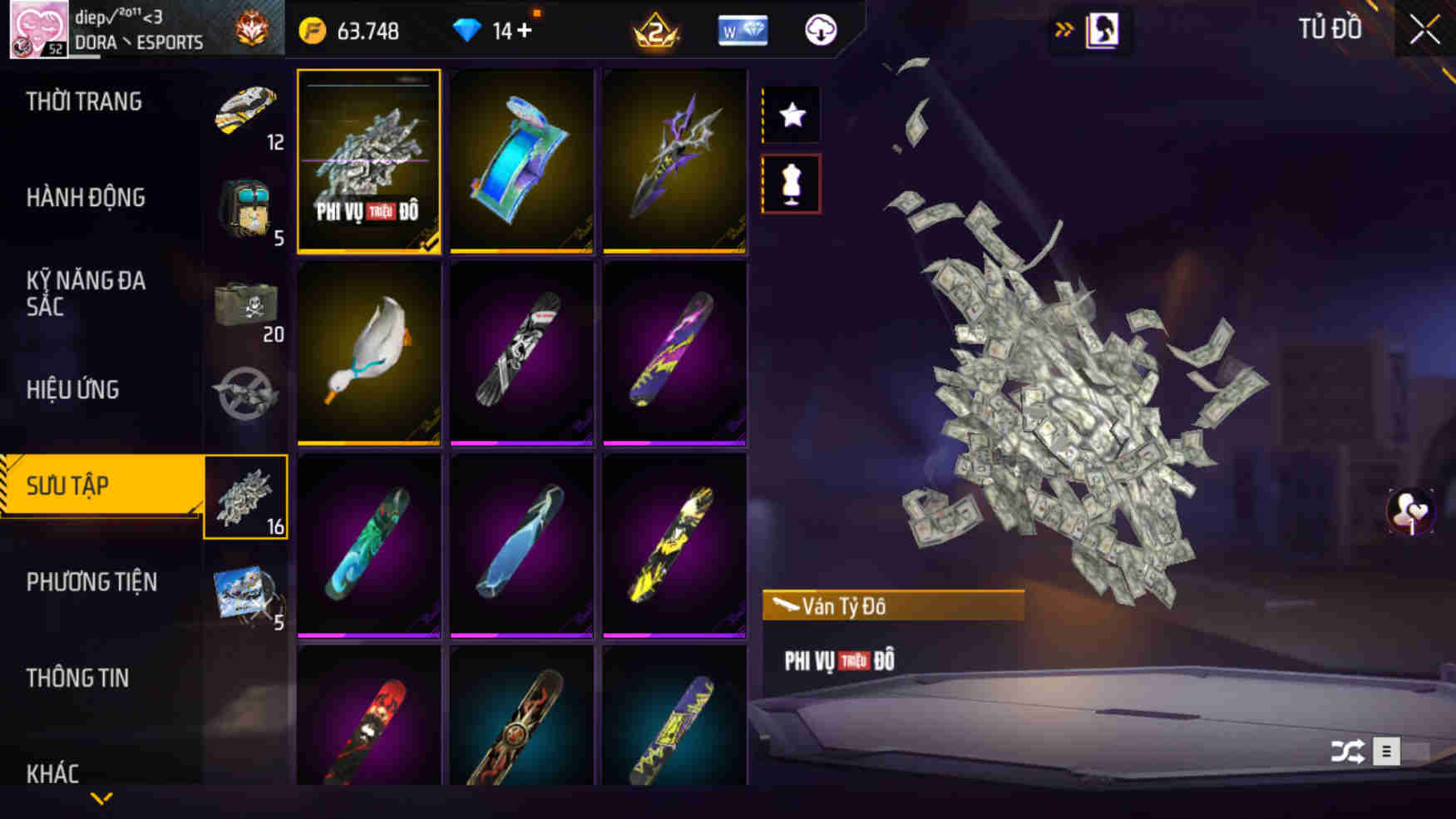Image resolution: width=1456 pixels, height=819 pixels.
Task: Toggle the mannequin preview mode
Action: [x=790, y=185]
